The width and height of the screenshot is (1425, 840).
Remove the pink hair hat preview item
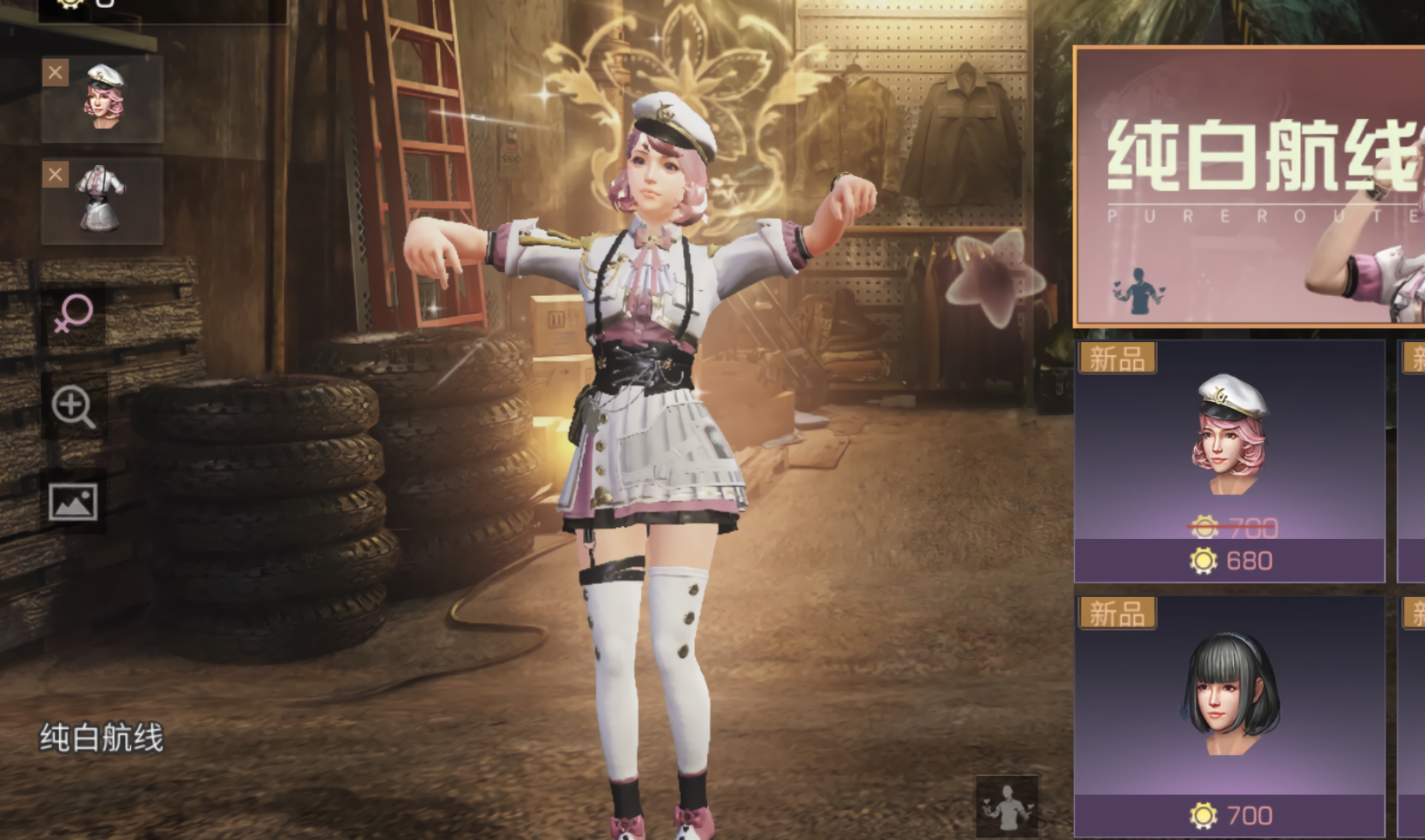point(56,73)
